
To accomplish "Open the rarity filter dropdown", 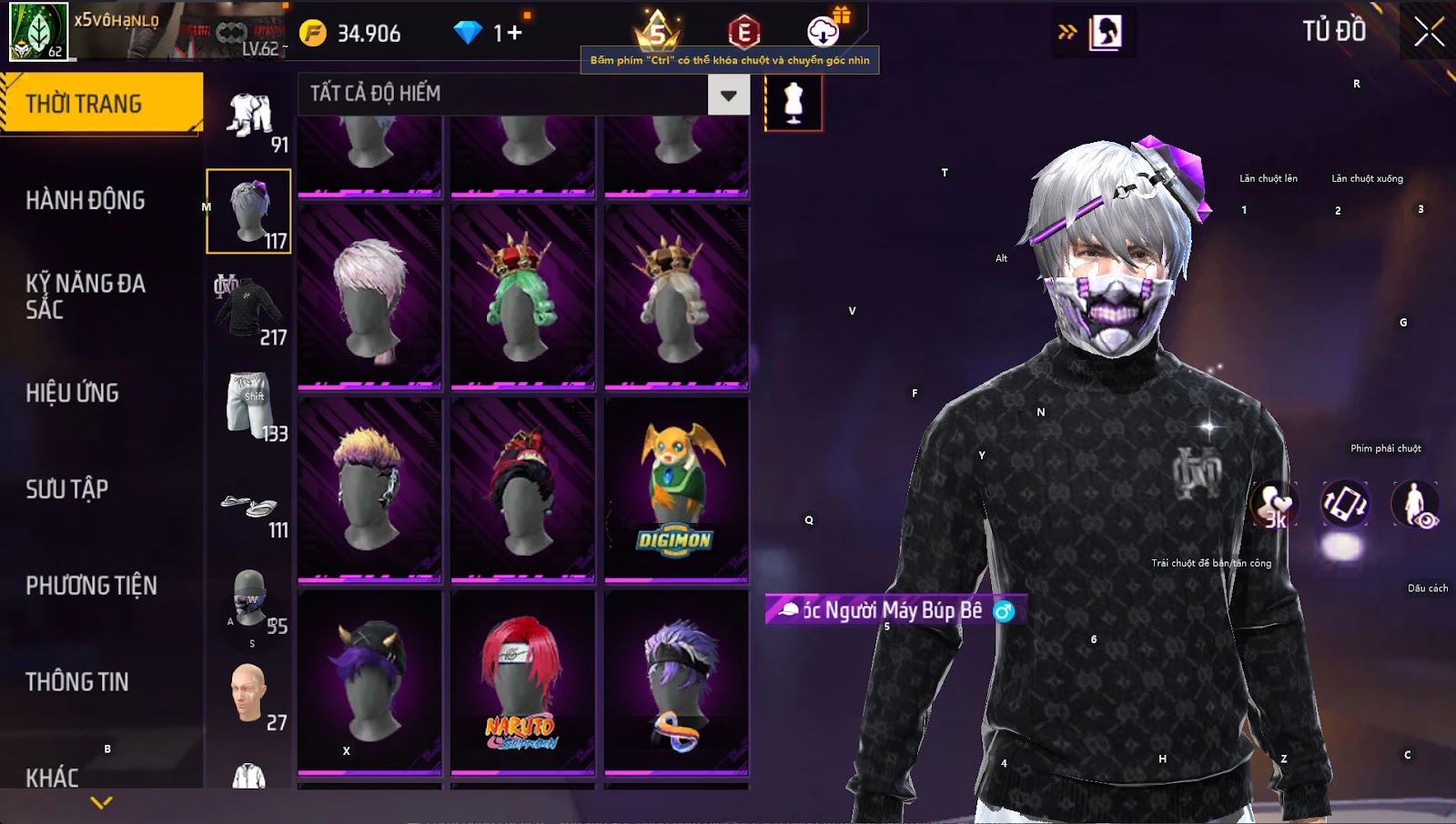I will coord(728,95).
